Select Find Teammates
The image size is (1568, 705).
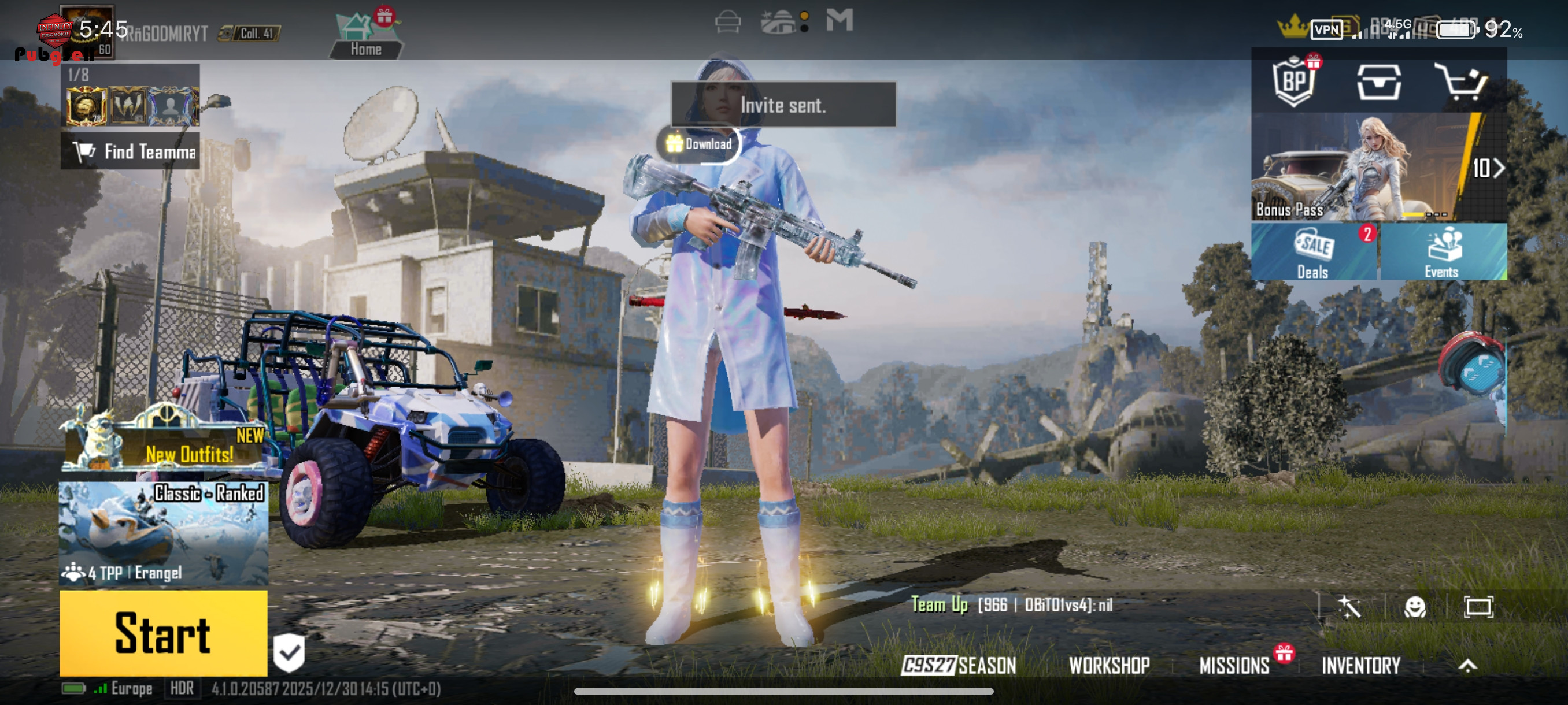point(131,151)
